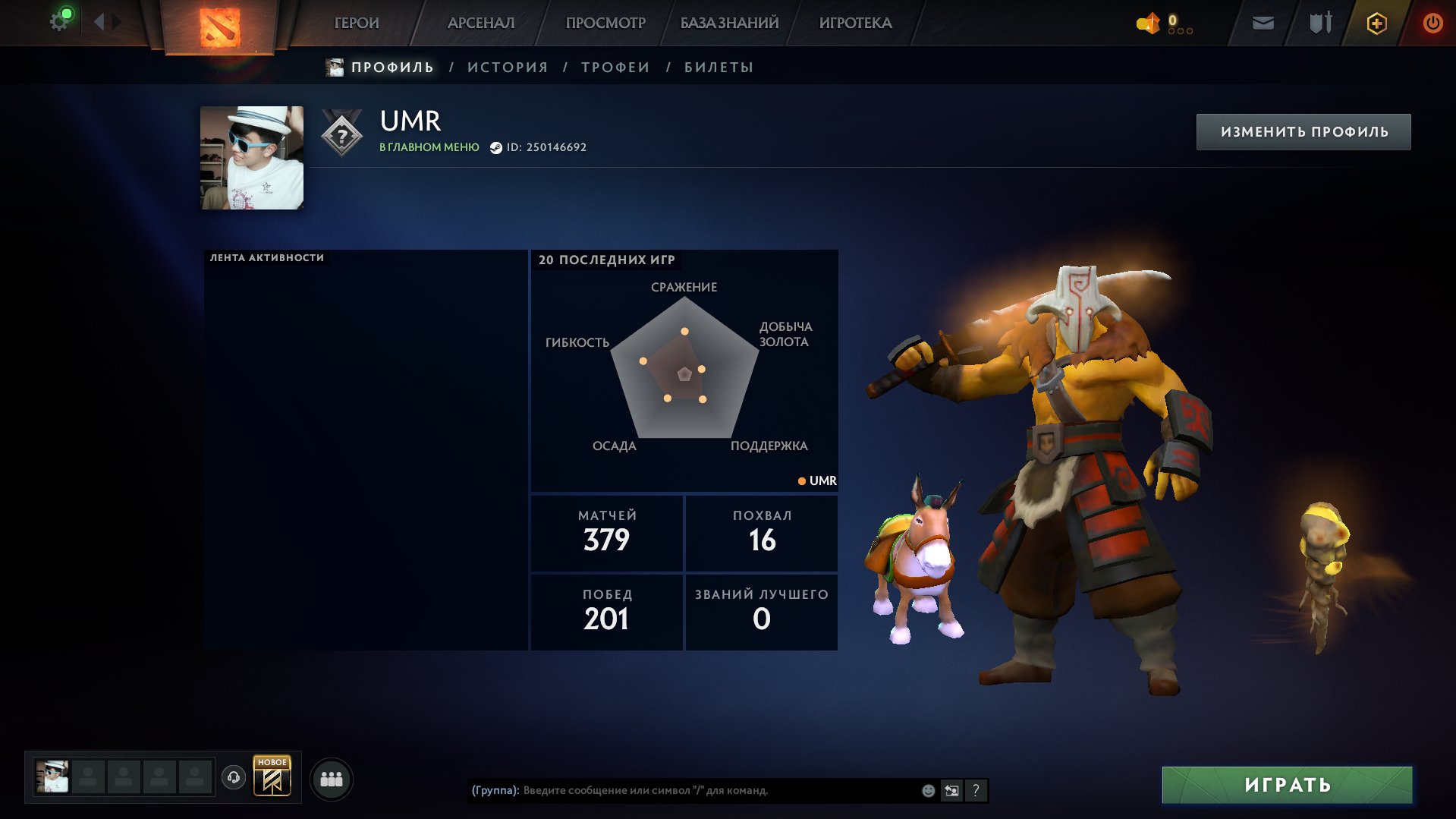Go back with the left arrow
This screenshot has height=819, width=1456.
click(x=99, y=22)
